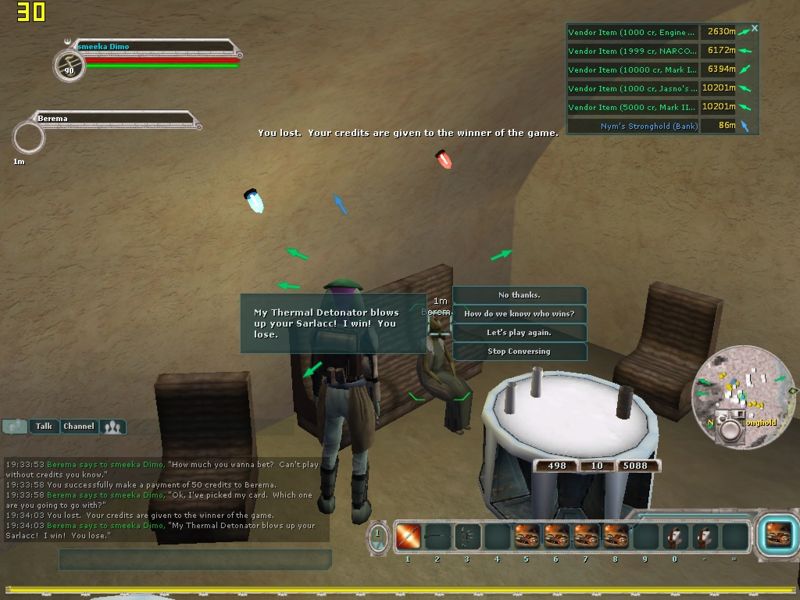Ask "How do we know who wins?"

coord(519,314)
